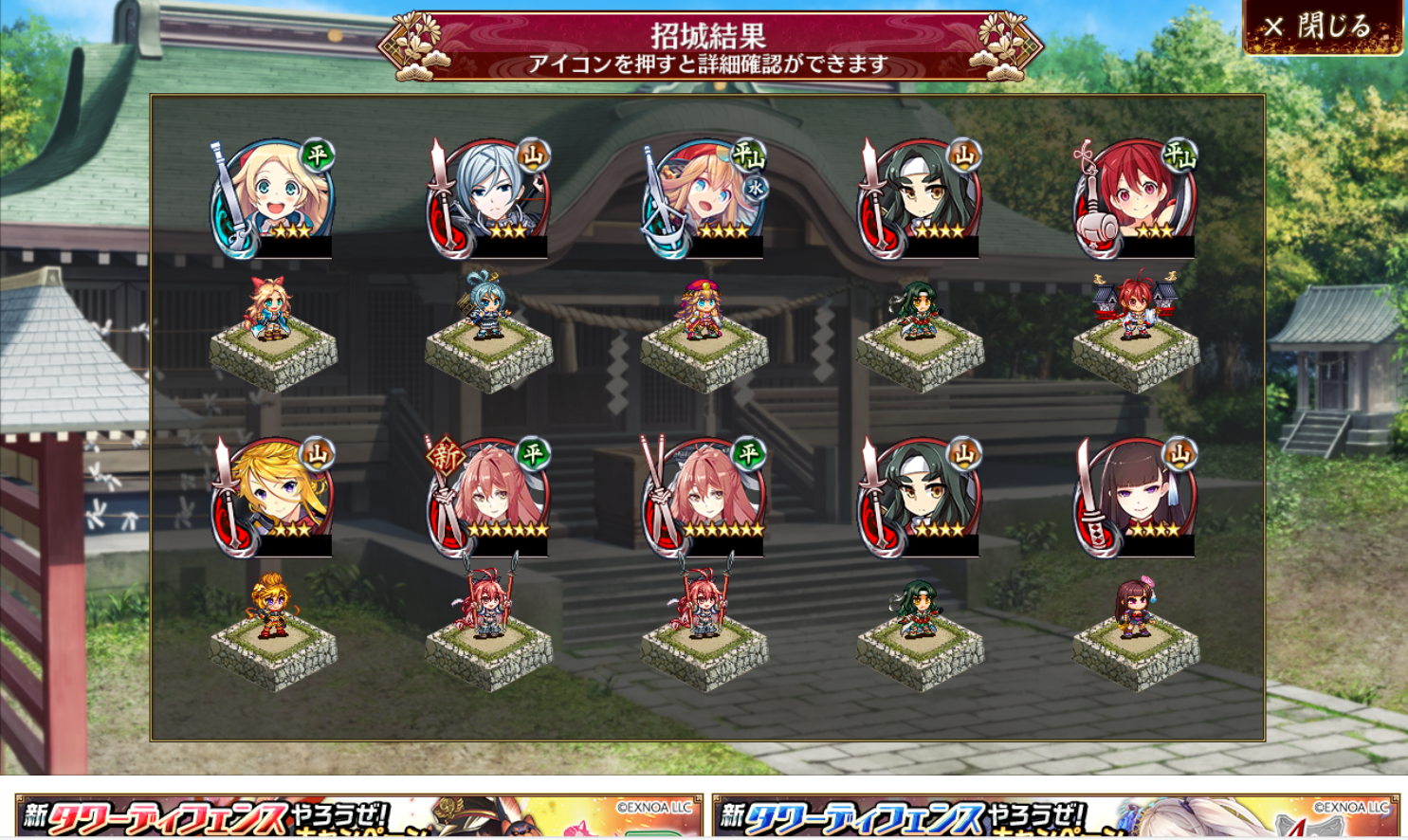This screenshot has height=840, width=1408.
Task: Select the silver-haired character portrait
Action: [x=488, y=199]
